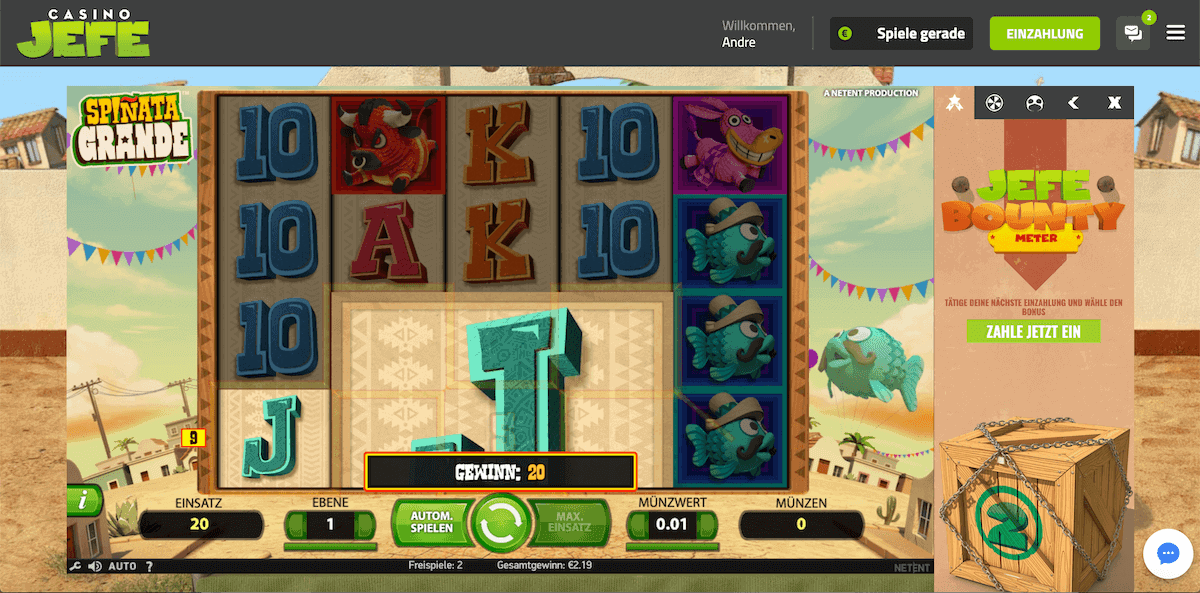1200x593 pixels.
Task: Click the AUTO option in bottom bar
Action: 122,566
